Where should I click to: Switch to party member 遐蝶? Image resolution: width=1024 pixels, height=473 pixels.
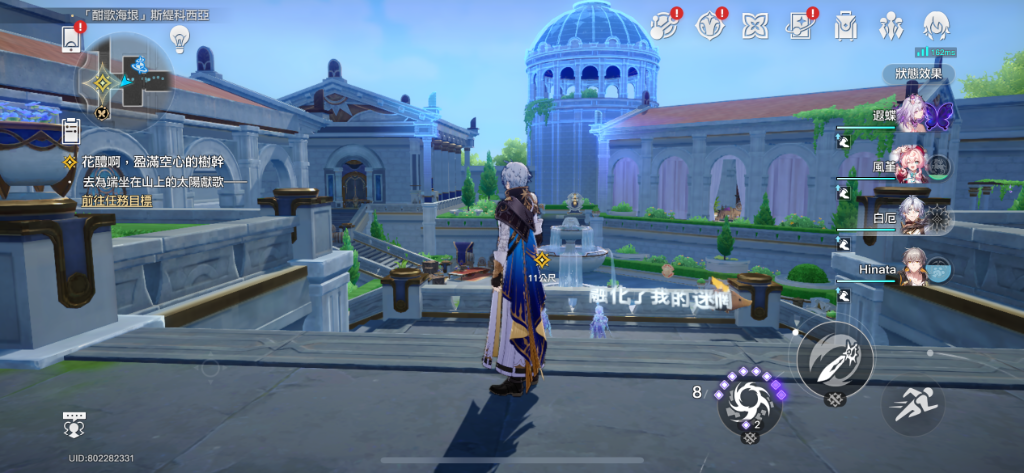(915, 114)
